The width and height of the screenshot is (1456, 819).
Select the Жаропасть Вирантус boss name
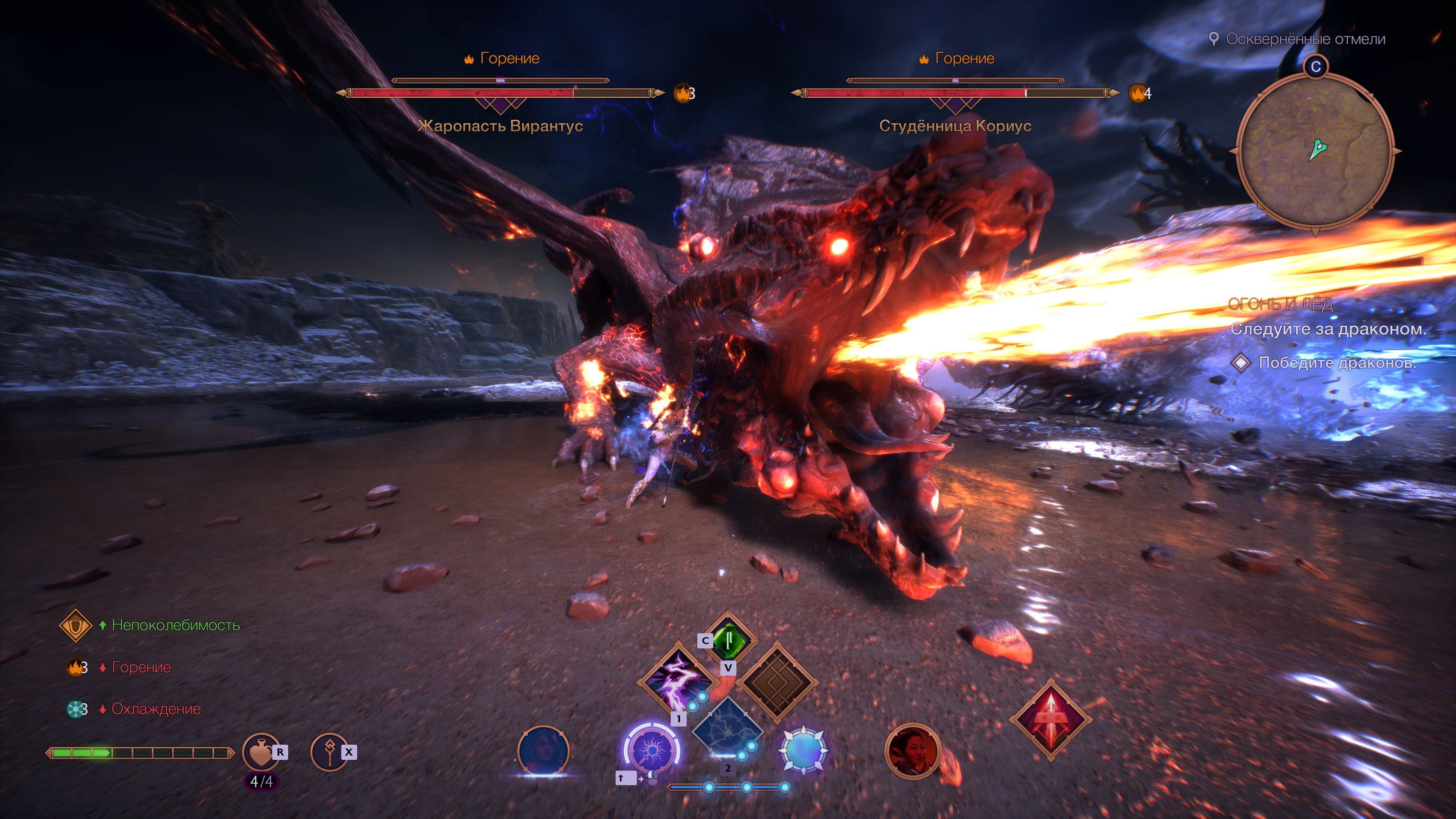pyautogui.click(x=500, y=125)
